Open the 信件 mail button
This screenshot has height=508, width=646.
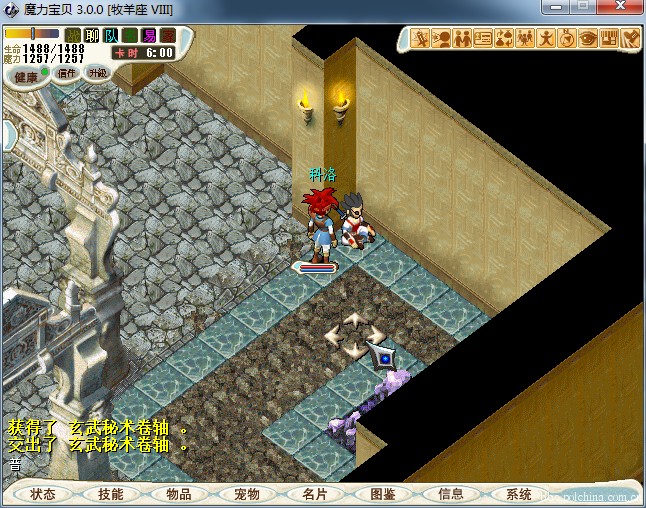click(68, 72)
